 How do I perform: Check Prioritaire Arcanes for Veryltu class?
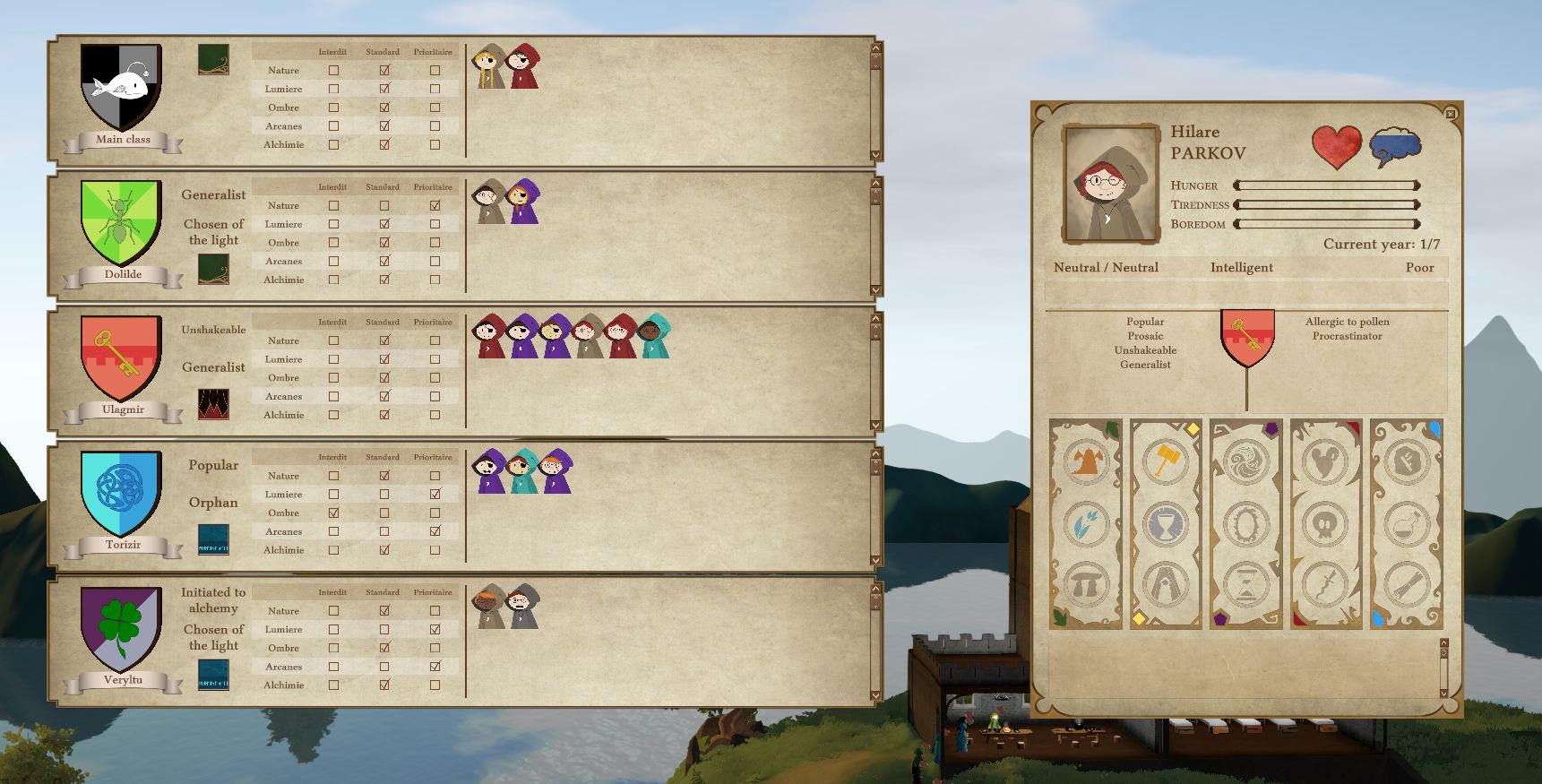tap(435, 667)
